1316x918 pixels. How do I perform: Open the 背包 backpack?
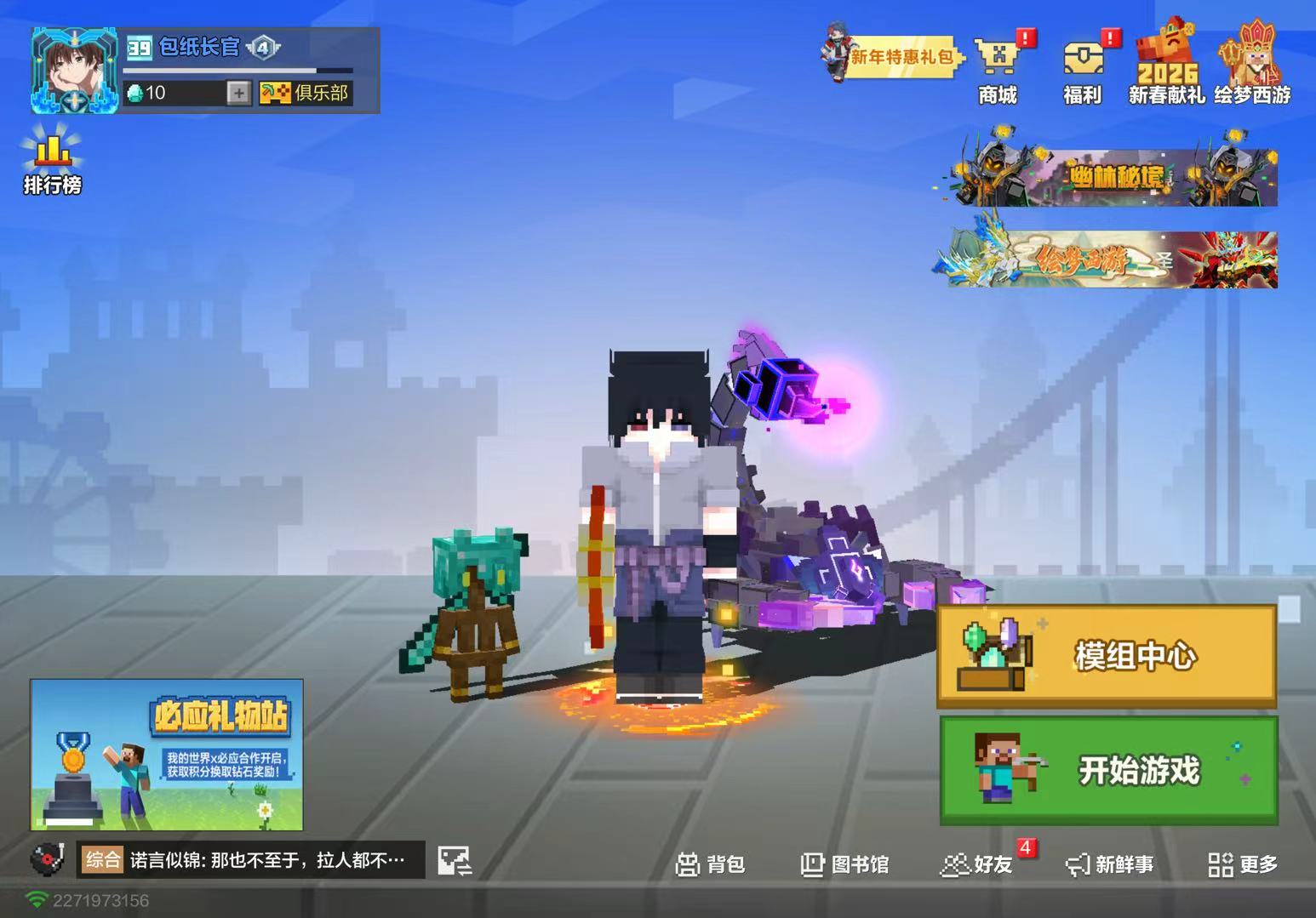pyautogui.click(x=713, y=865)
